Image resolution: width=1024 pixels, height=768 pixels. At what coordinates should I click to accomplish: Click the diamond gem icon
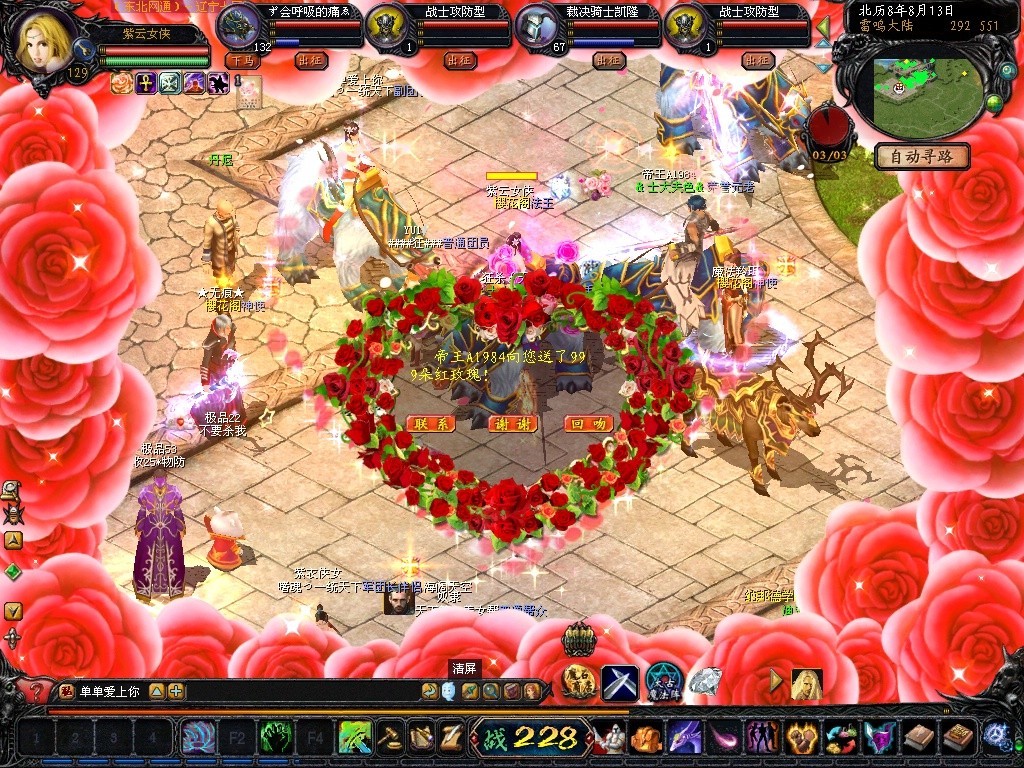point(705,681)
